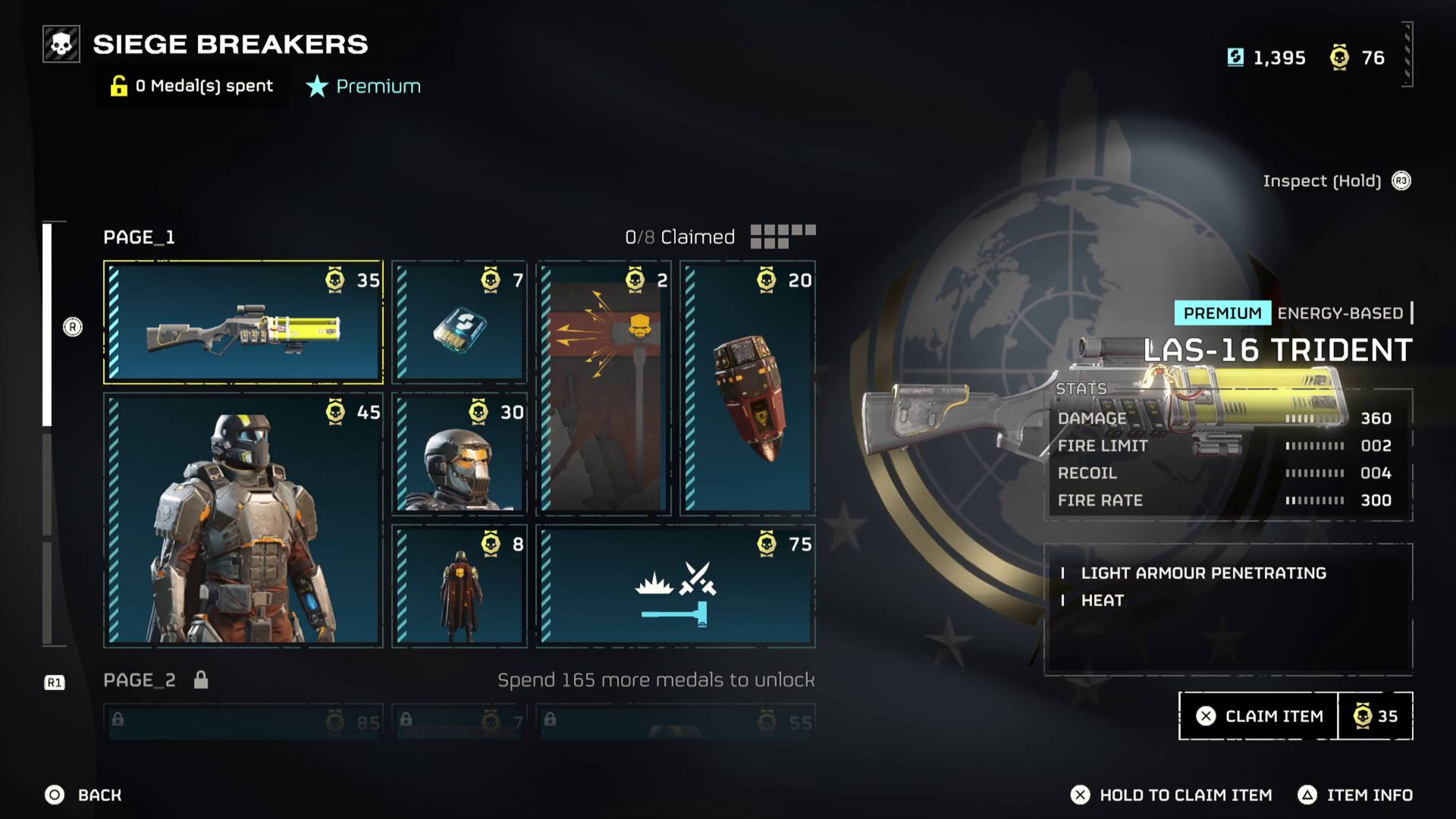Screen dimensions: 1456x819
Task: Select the hellpod-shaped item tile
Action: coord(747,387)
